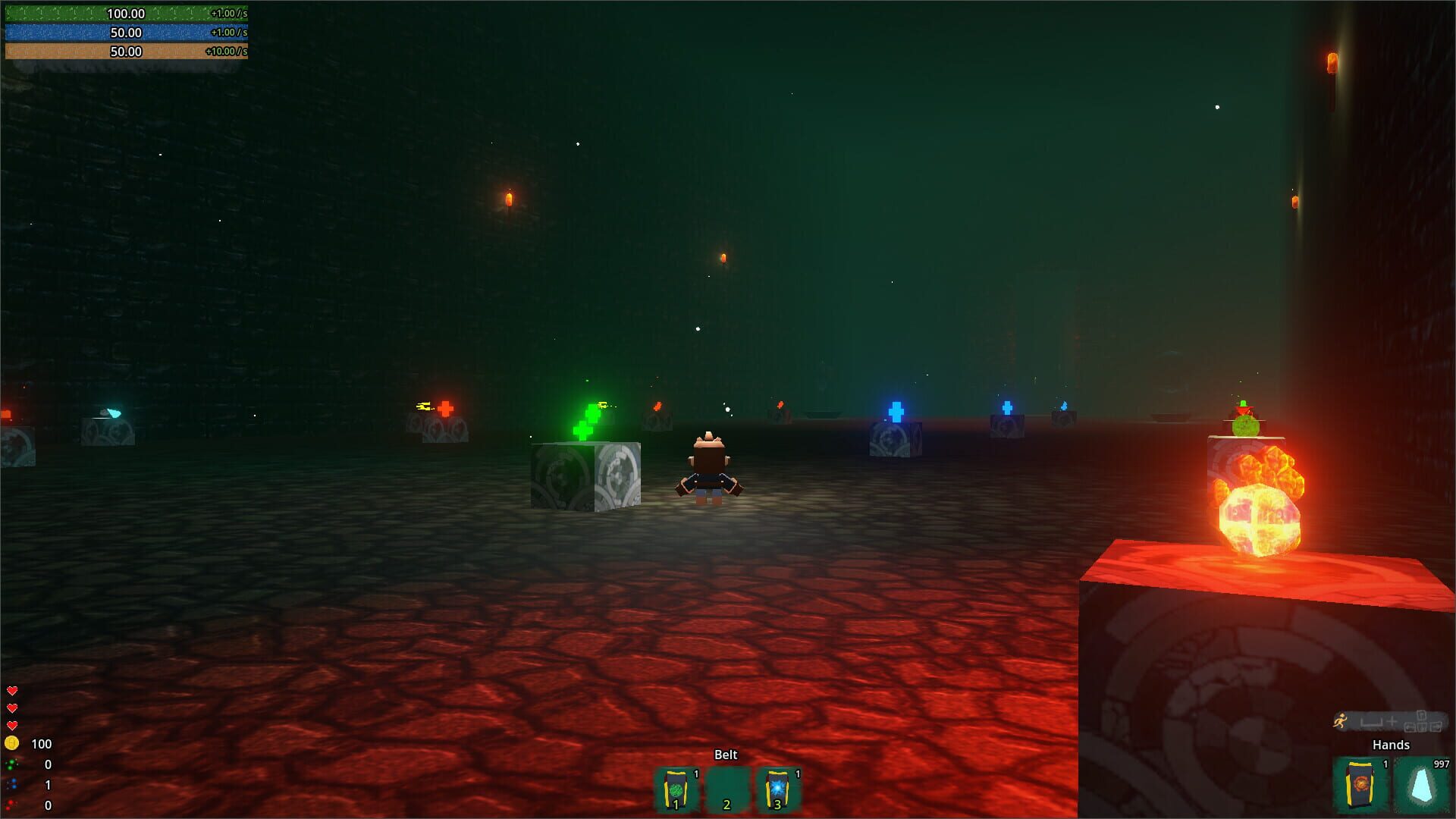
Task: Click the green essence counter icon
Action: point(11,765)
